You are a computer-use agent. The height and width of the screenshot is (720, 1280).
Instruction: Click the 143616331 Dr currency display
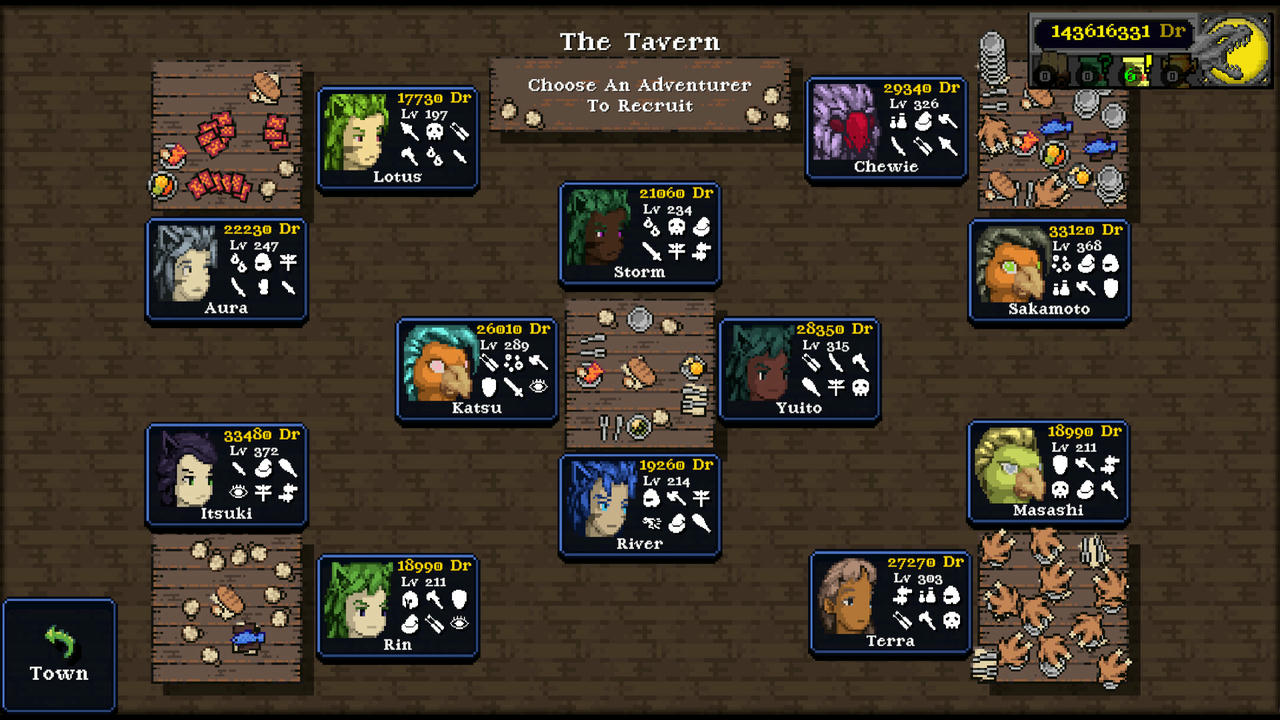coord(1117,31)
